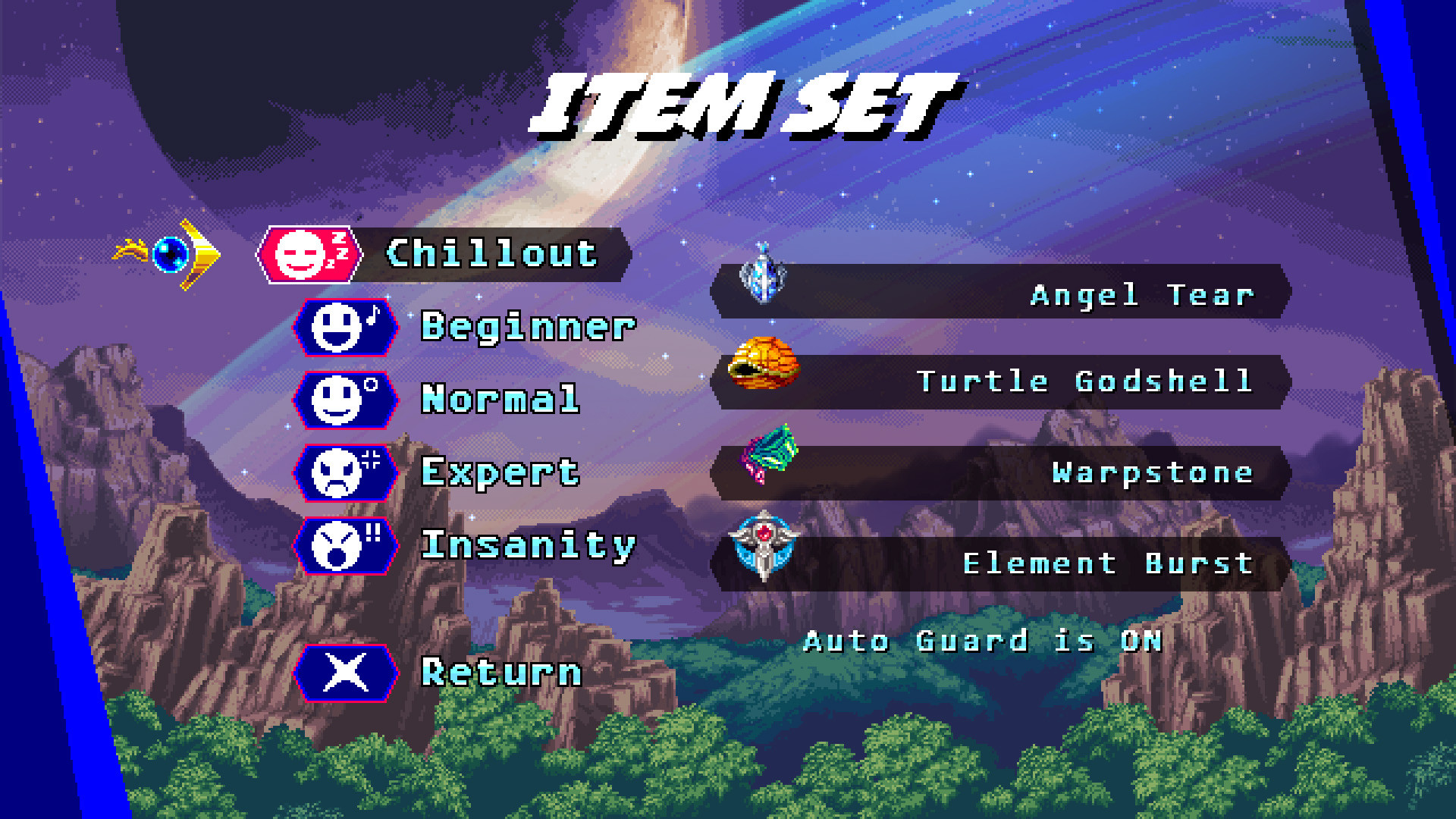Enable the Angel Tear item
Image resolution: width=1456 pixels, height=819 pixels.
point(1001,294)
